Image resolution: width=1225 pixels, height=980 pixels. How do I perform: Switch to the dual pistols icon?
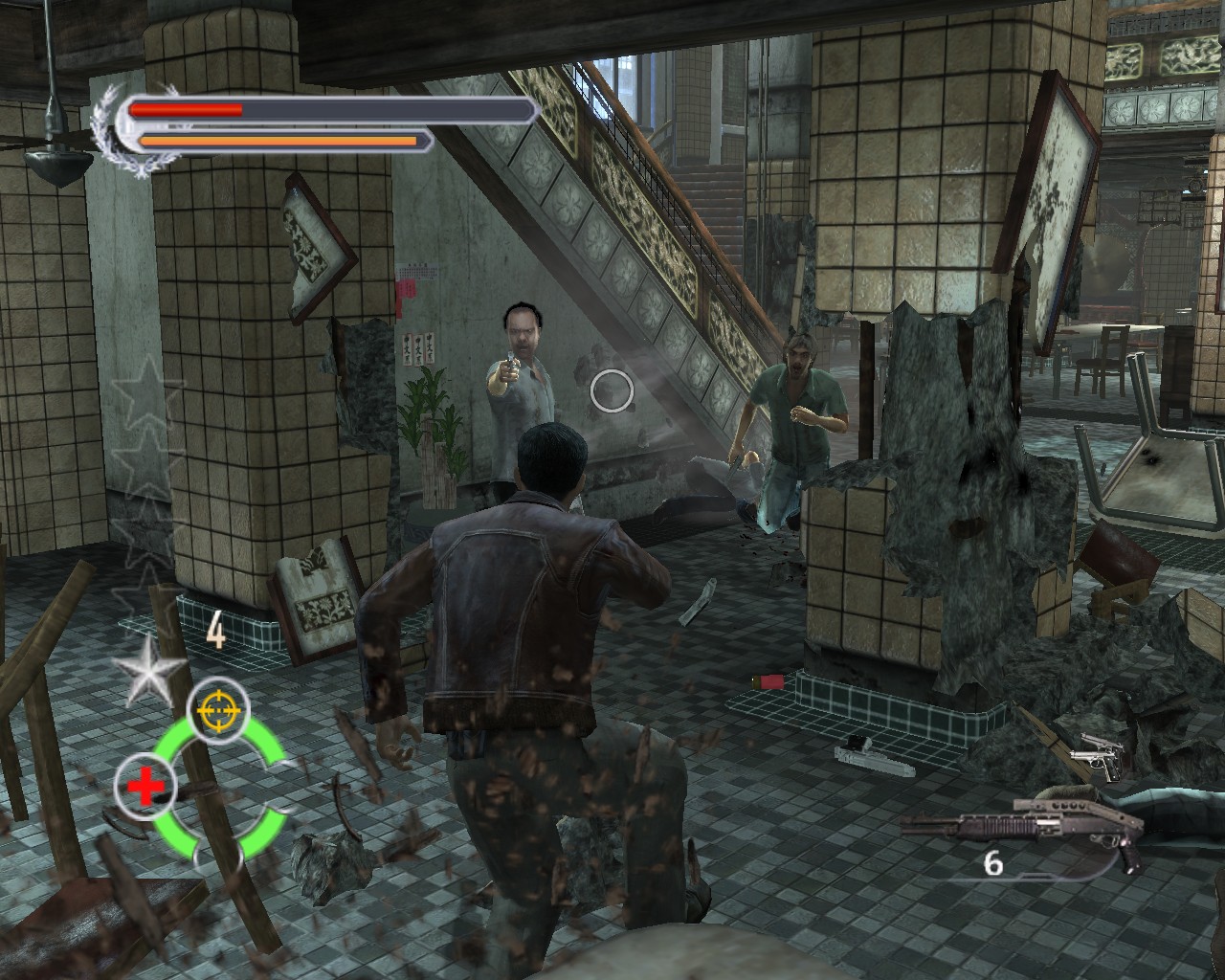[x=1099, y=756]
